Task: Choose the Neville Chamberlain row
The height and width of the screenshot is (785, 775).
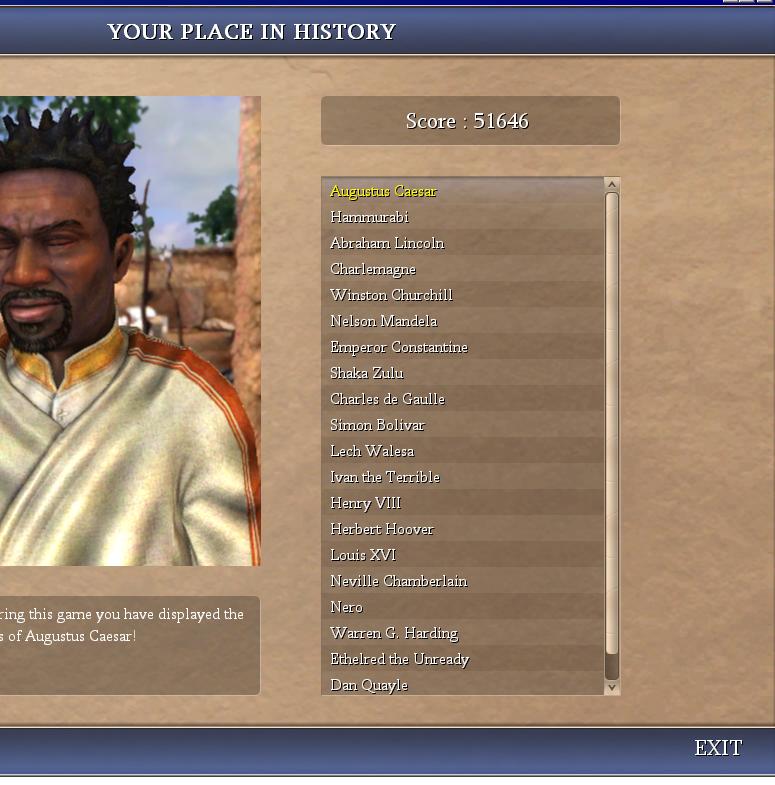Action: click(398, 581)
